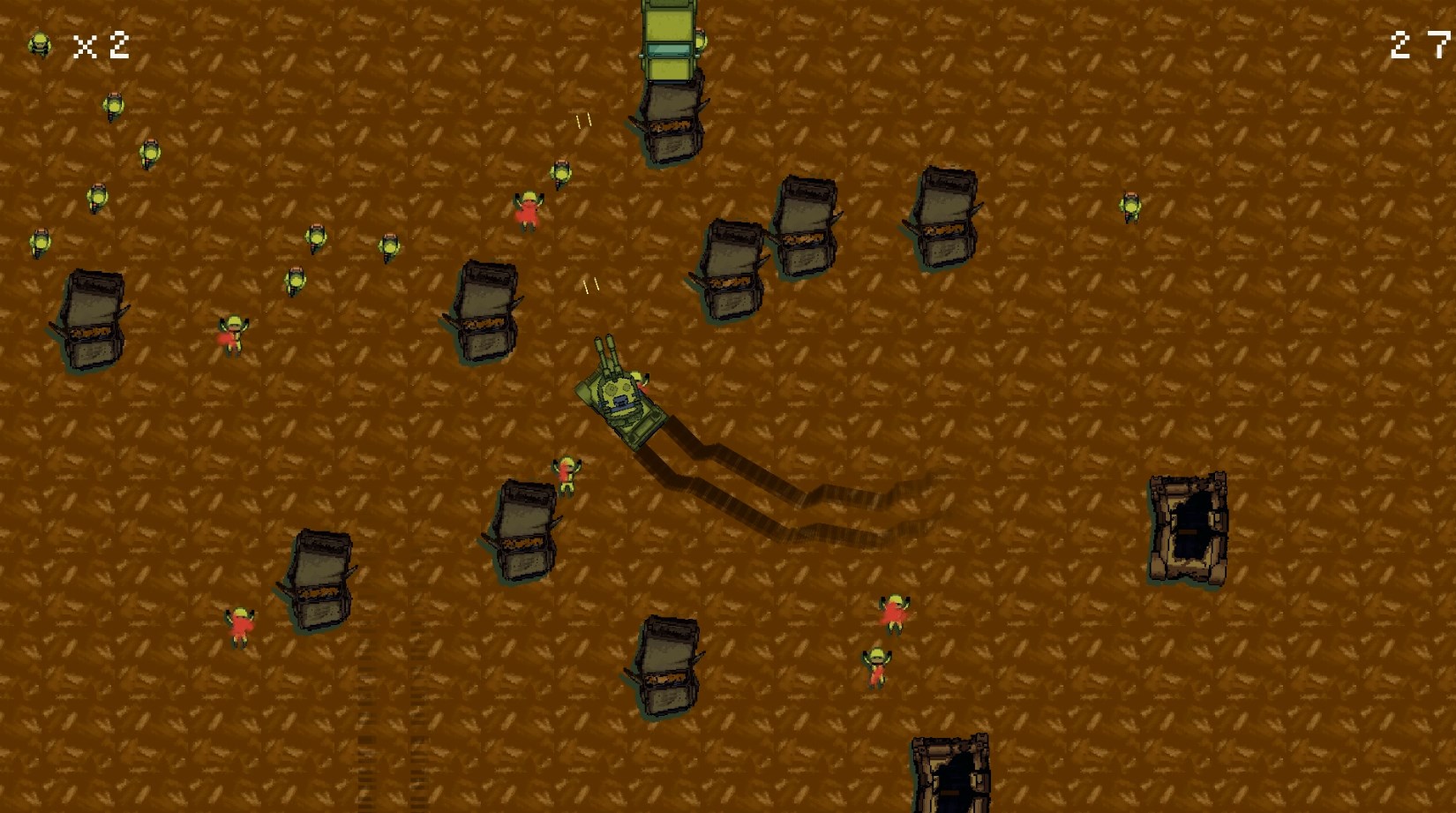Image resolution: width=1456 pixels, height=813 pixels.
Task: Click the crate at bottom center
Action: (x=668, y=666)
